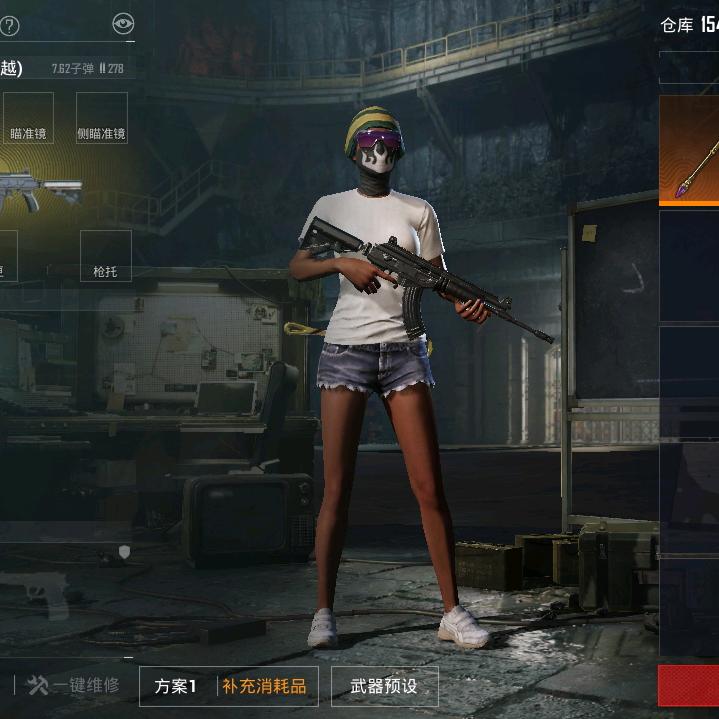Open 武器预设 weapon presets
Viewport: 719px width, 719px height.
pyautogui.click(x=384, y=686)
